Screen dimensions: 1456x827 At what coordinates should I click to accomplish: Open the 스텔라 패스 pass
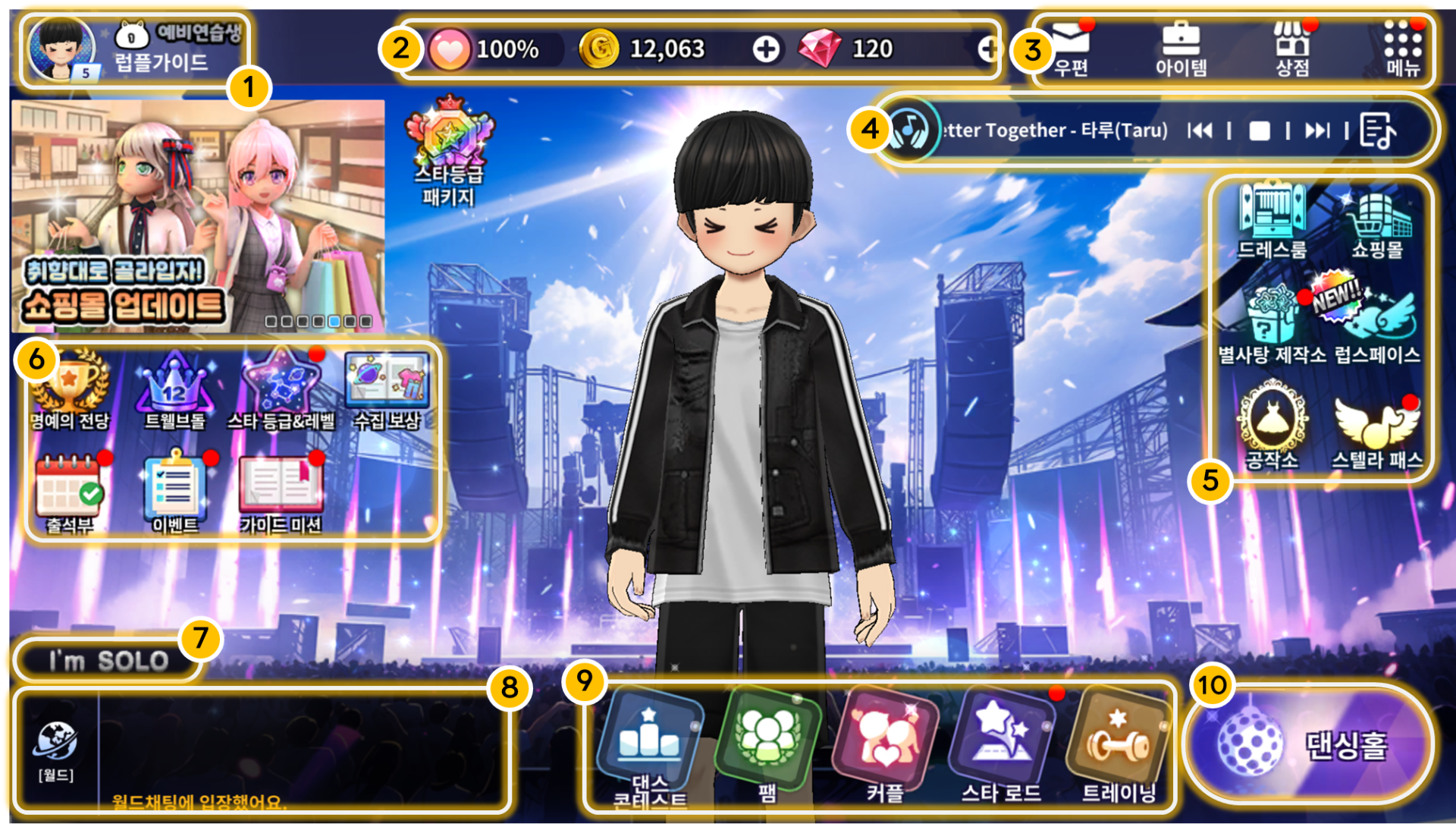[x=1376, y=431]
